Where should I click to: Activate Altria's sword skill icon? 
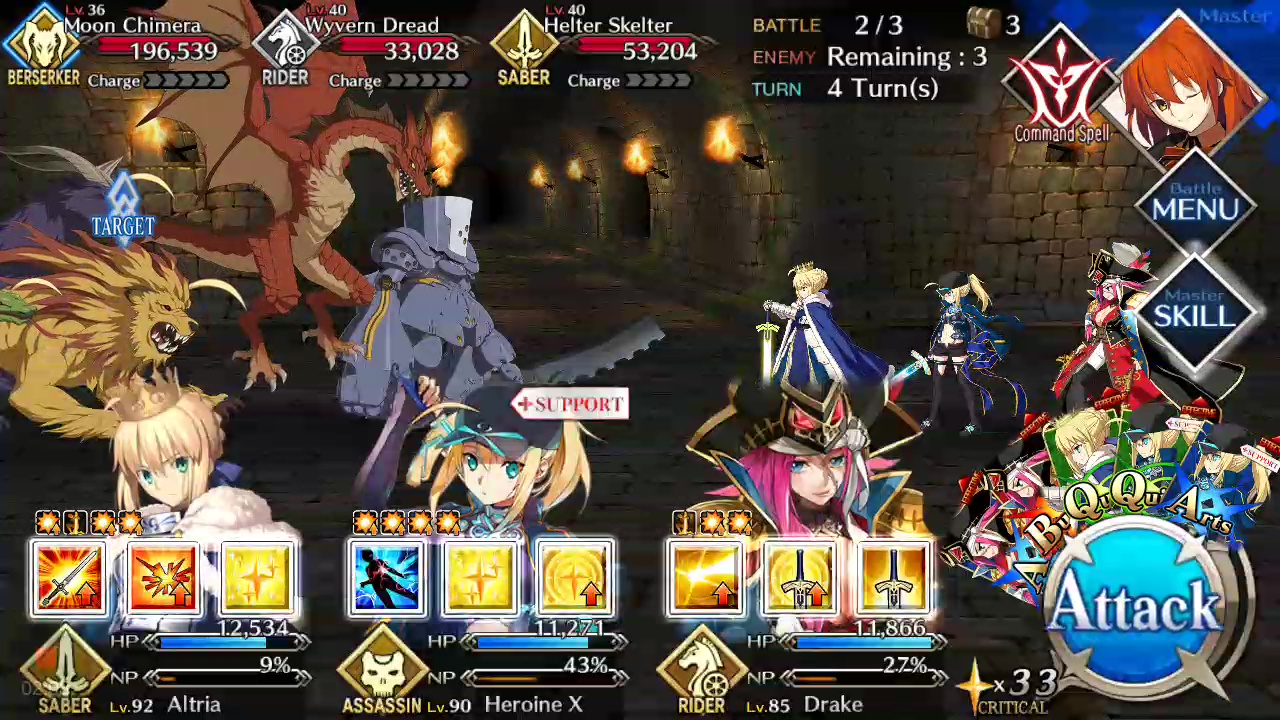pos(68,578)
